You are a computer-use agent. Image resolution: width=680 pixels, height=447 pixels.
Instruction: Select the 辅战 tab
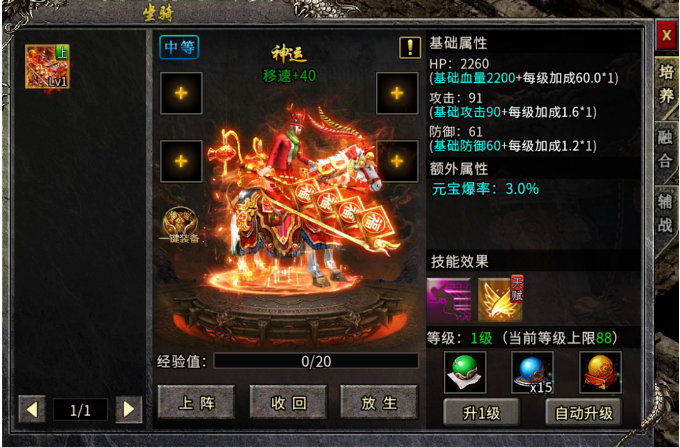coord(666,214)
